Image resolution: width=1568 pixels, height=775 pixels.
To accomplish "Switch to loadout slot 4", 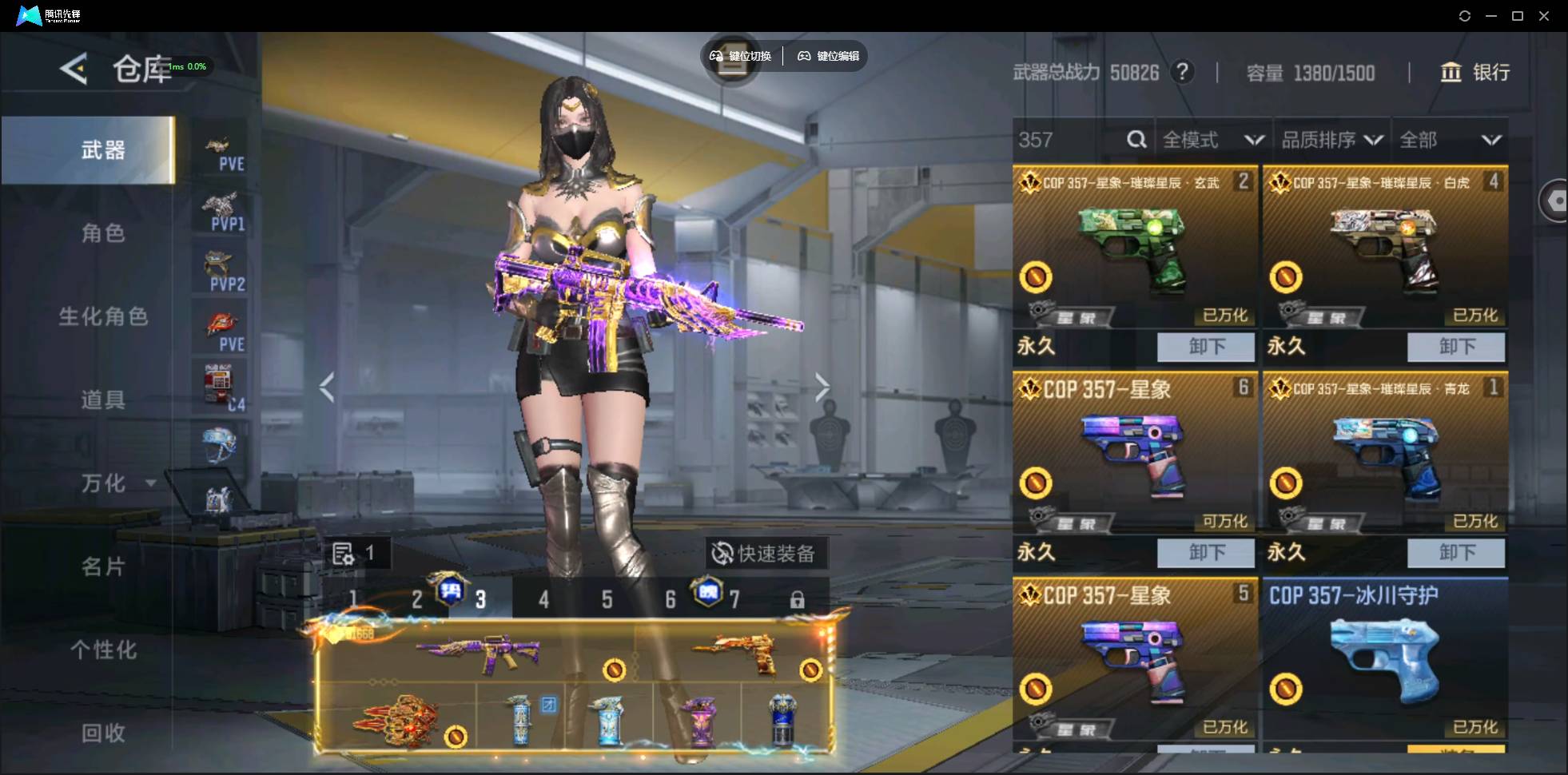I will click(543, 599).
